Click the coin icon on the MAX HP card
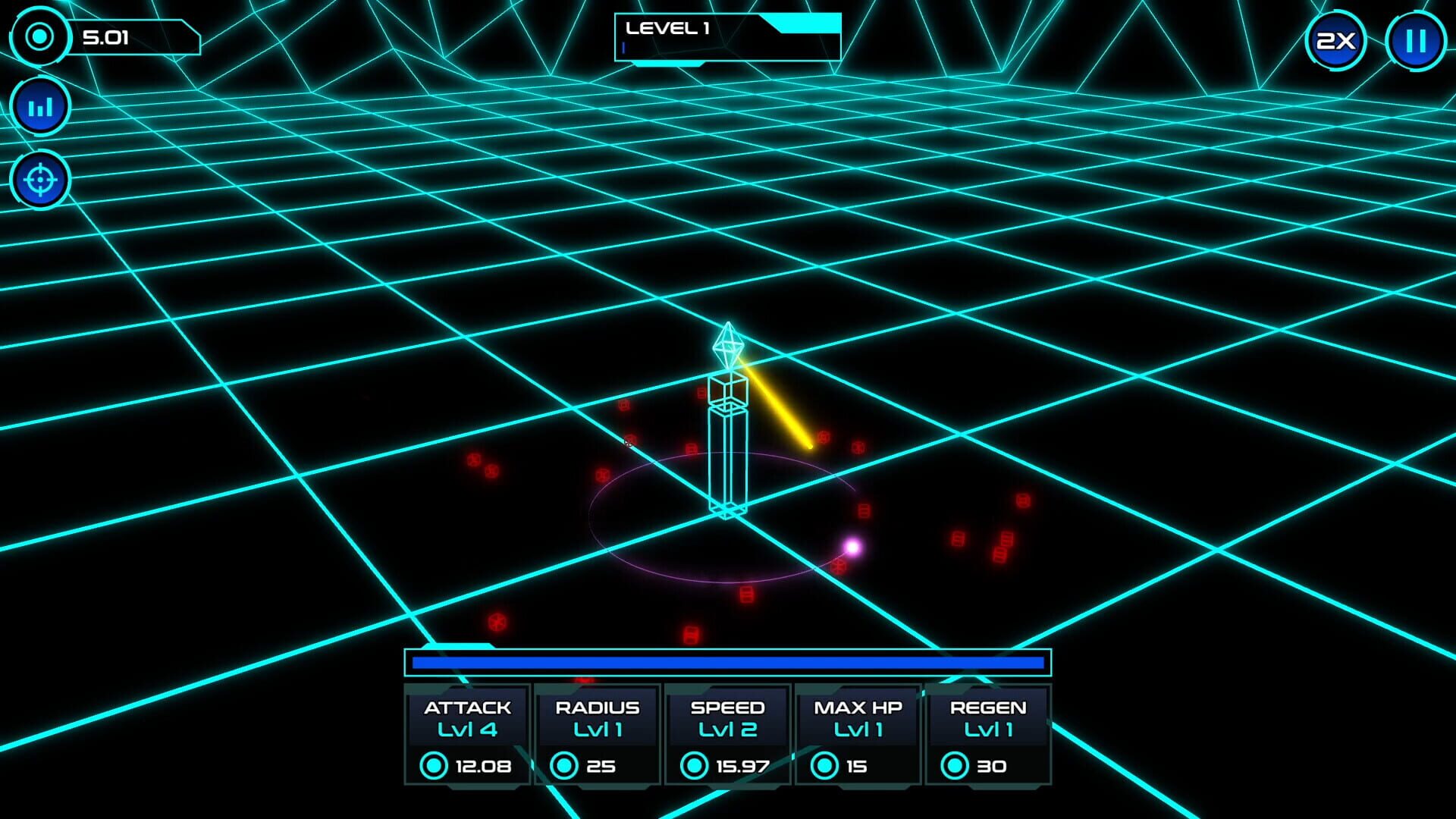The width and height of the screenshot is (1456, 819). pos(825,766)
